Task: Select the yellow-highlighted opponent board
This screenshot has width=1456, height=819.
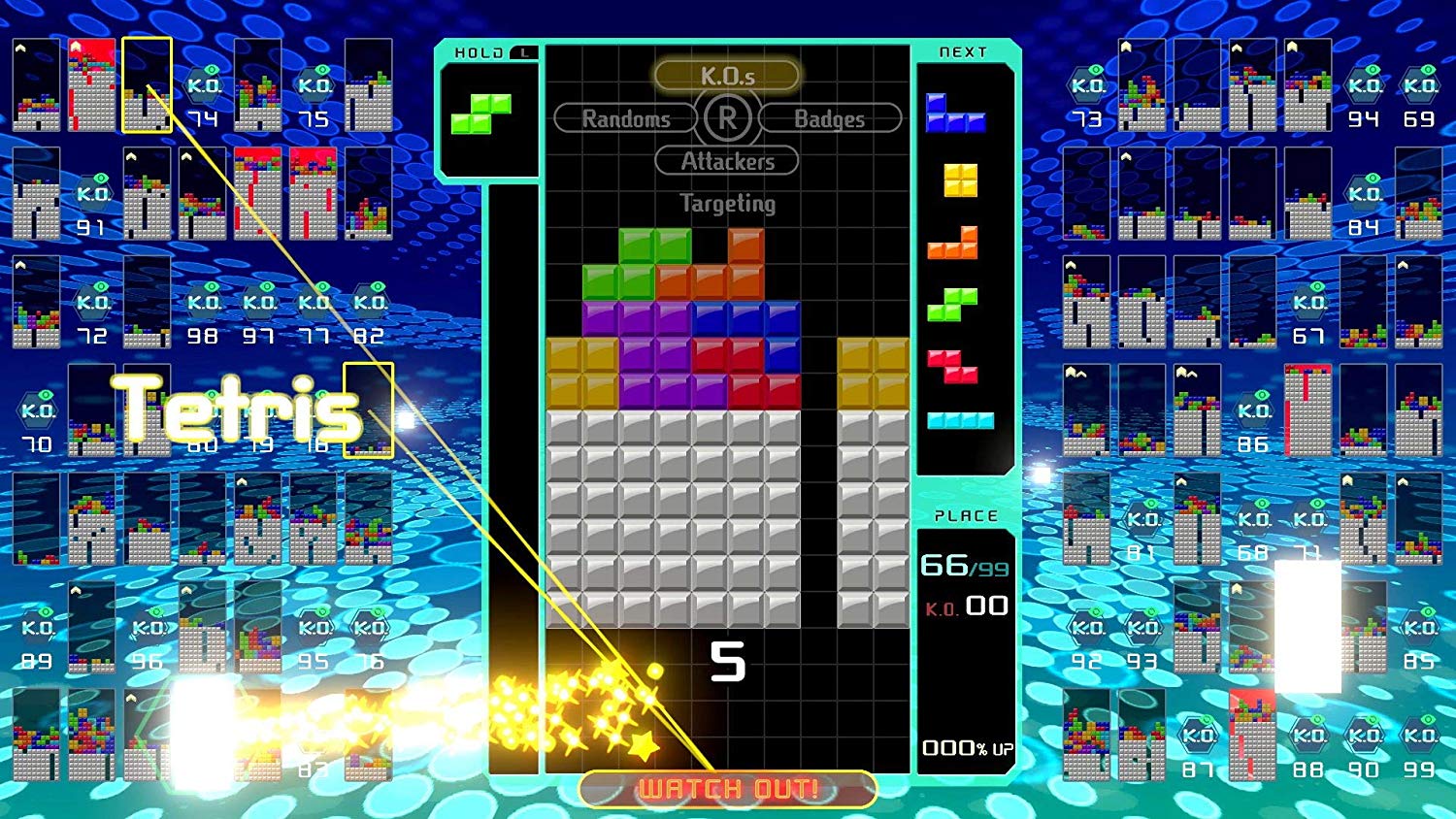Action: tap(148, 85)
